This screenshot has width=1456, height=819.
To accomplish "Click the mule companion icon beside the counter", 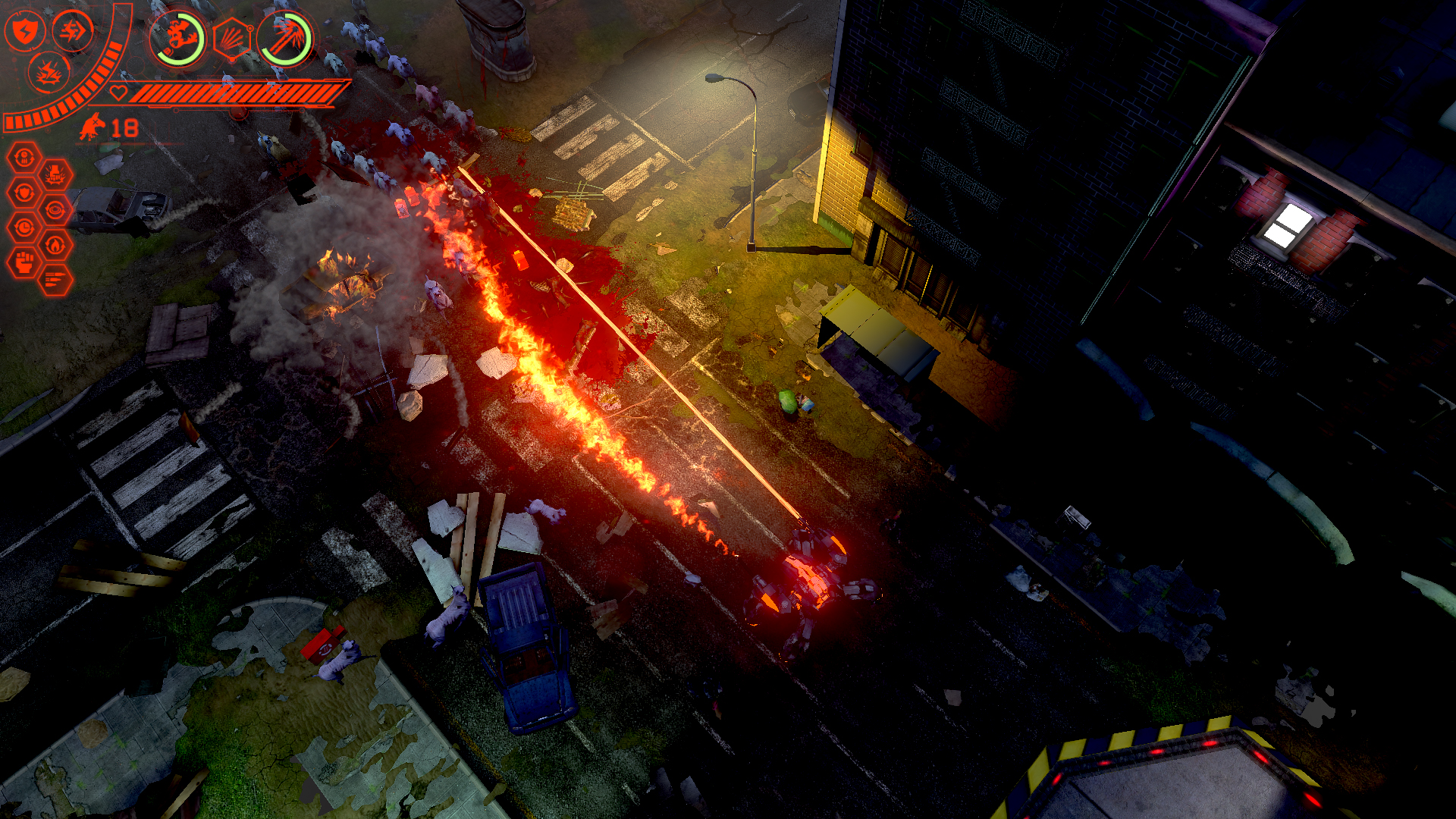I will tap(91, 127).
